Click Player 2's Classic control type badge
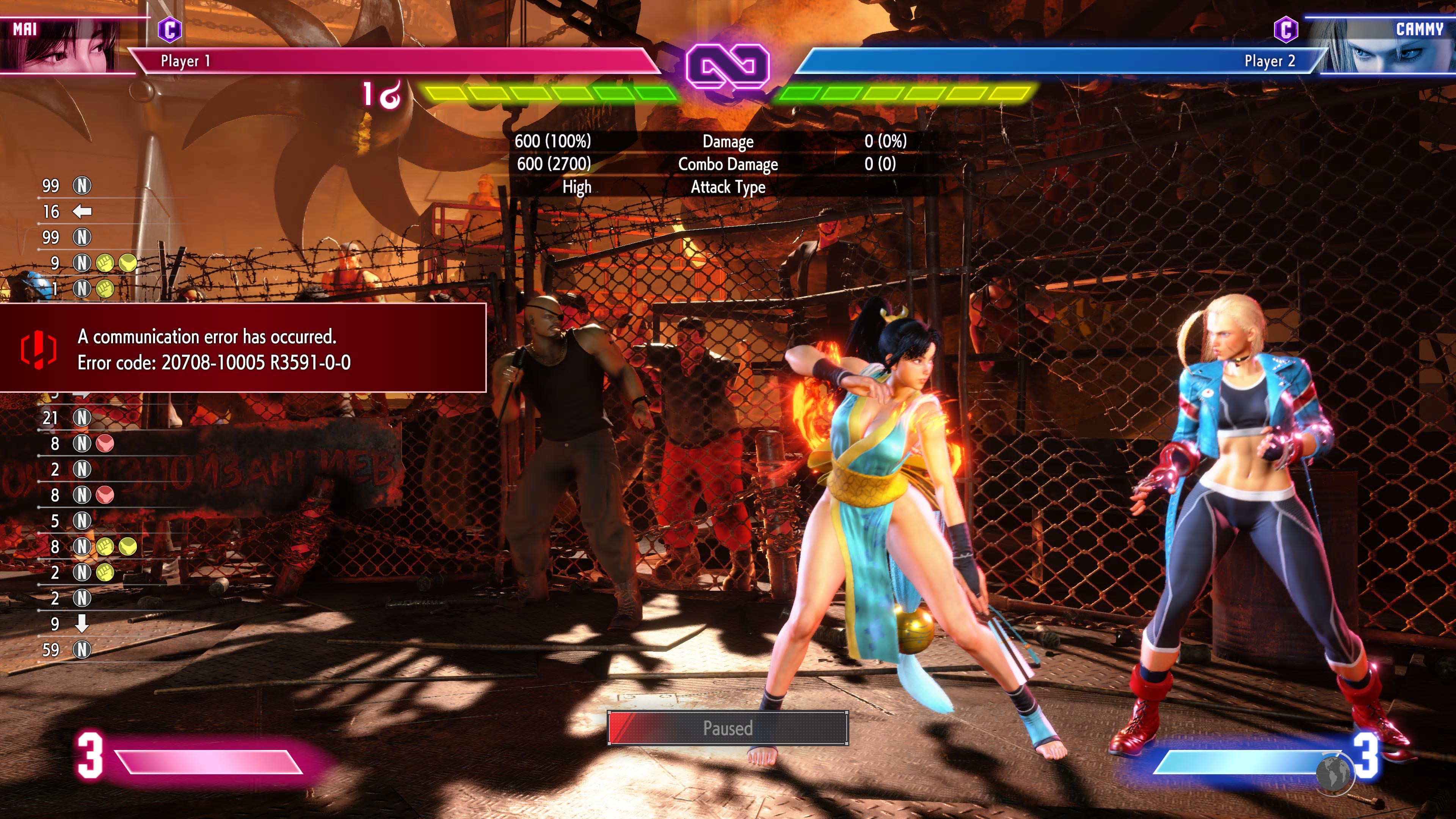The image size is (1456, 819). [1286, 30]
